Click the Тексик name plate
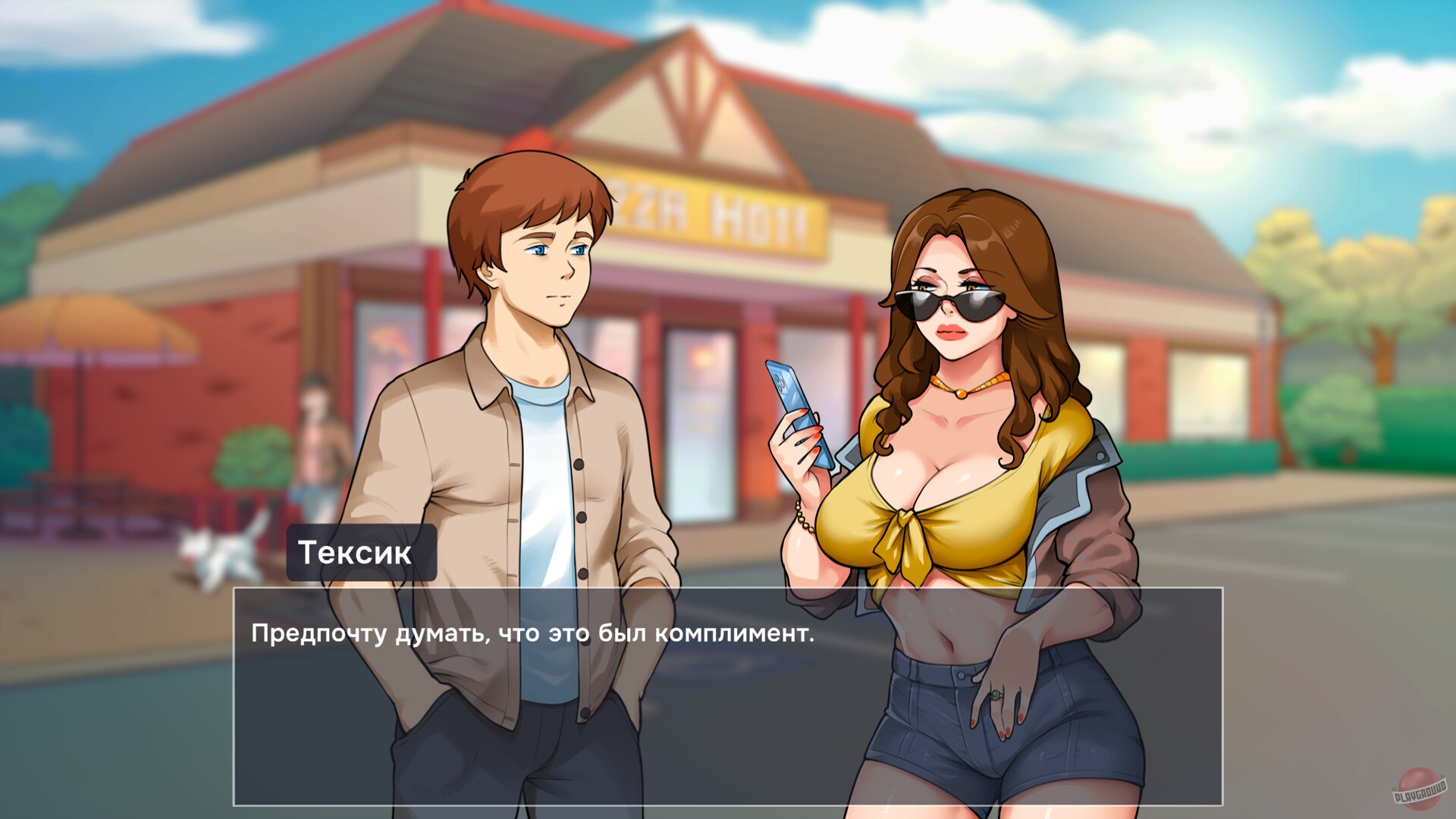The width and height of the screenshot is (1456, 819). pos(362,551)
